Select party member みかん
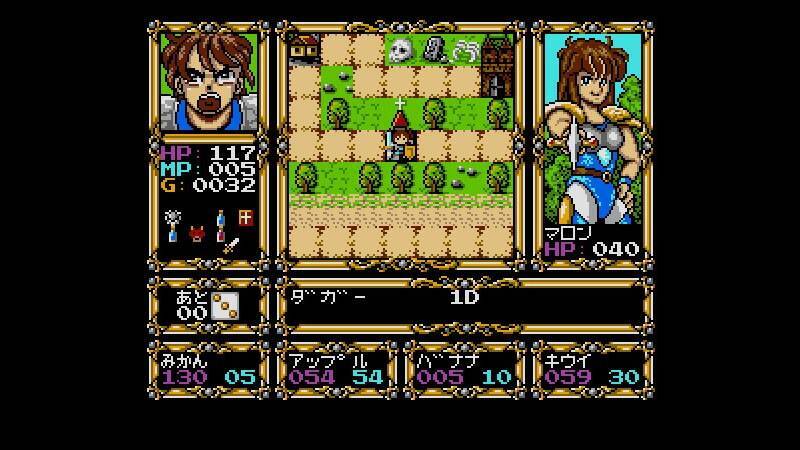Screen dimensions: 800x450 point(208,370)
